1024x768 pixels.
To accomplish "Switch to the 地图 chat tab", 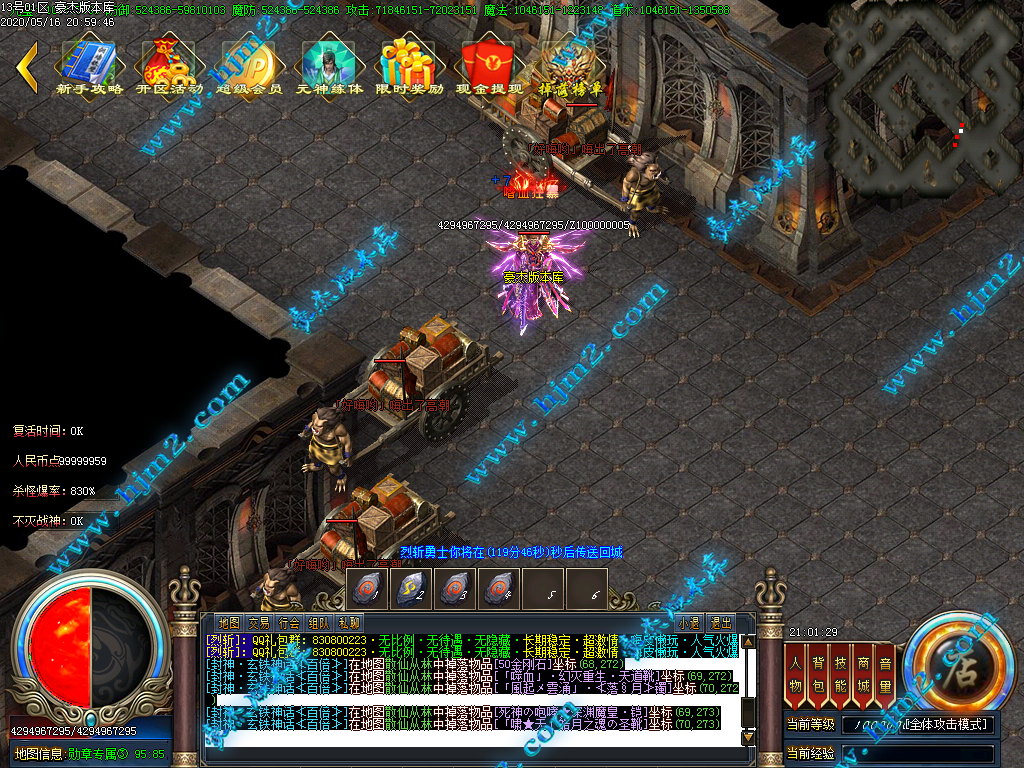I will click(229, 622).
